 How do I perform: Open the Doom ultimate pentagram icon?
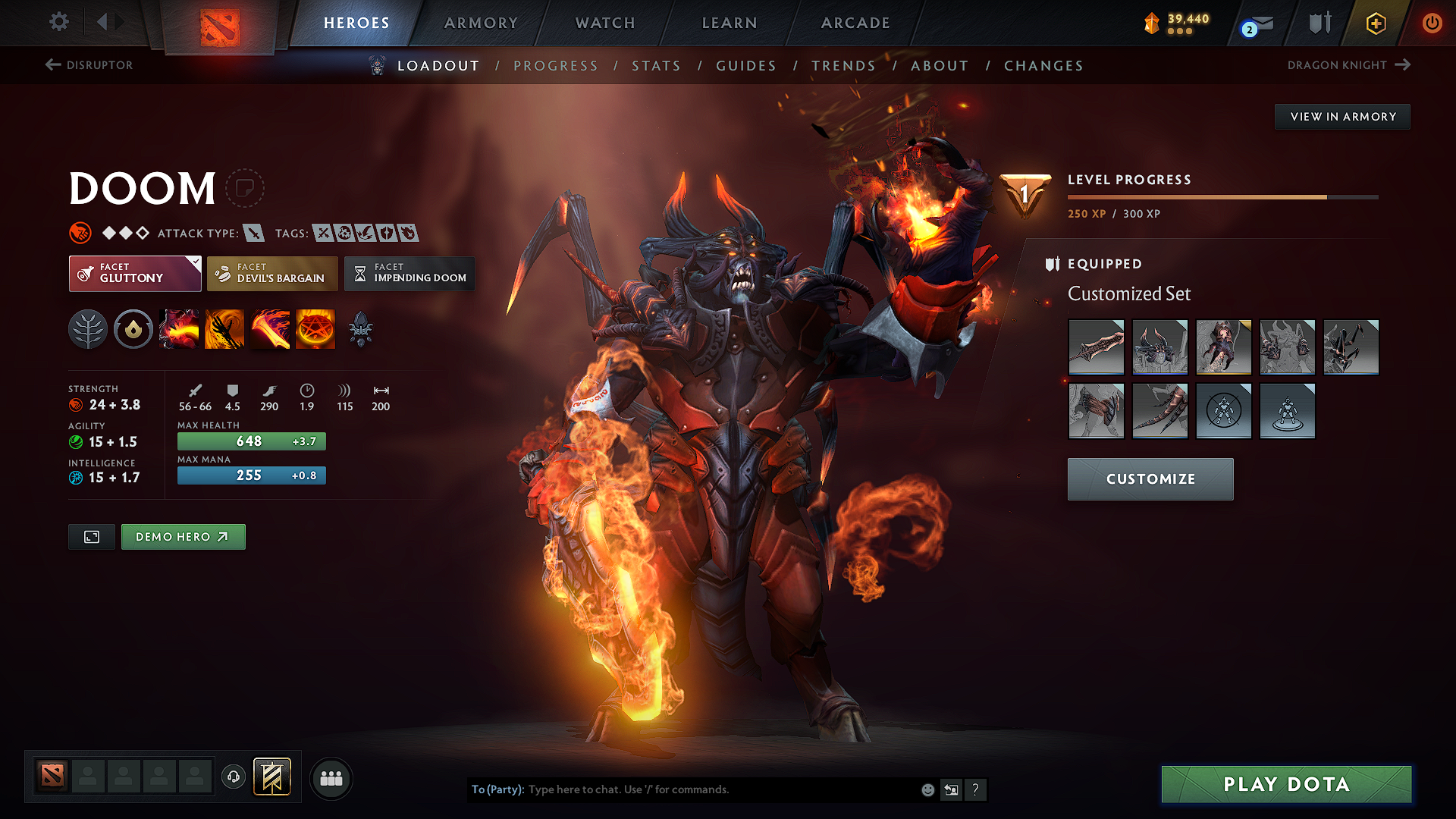point(315,328)
